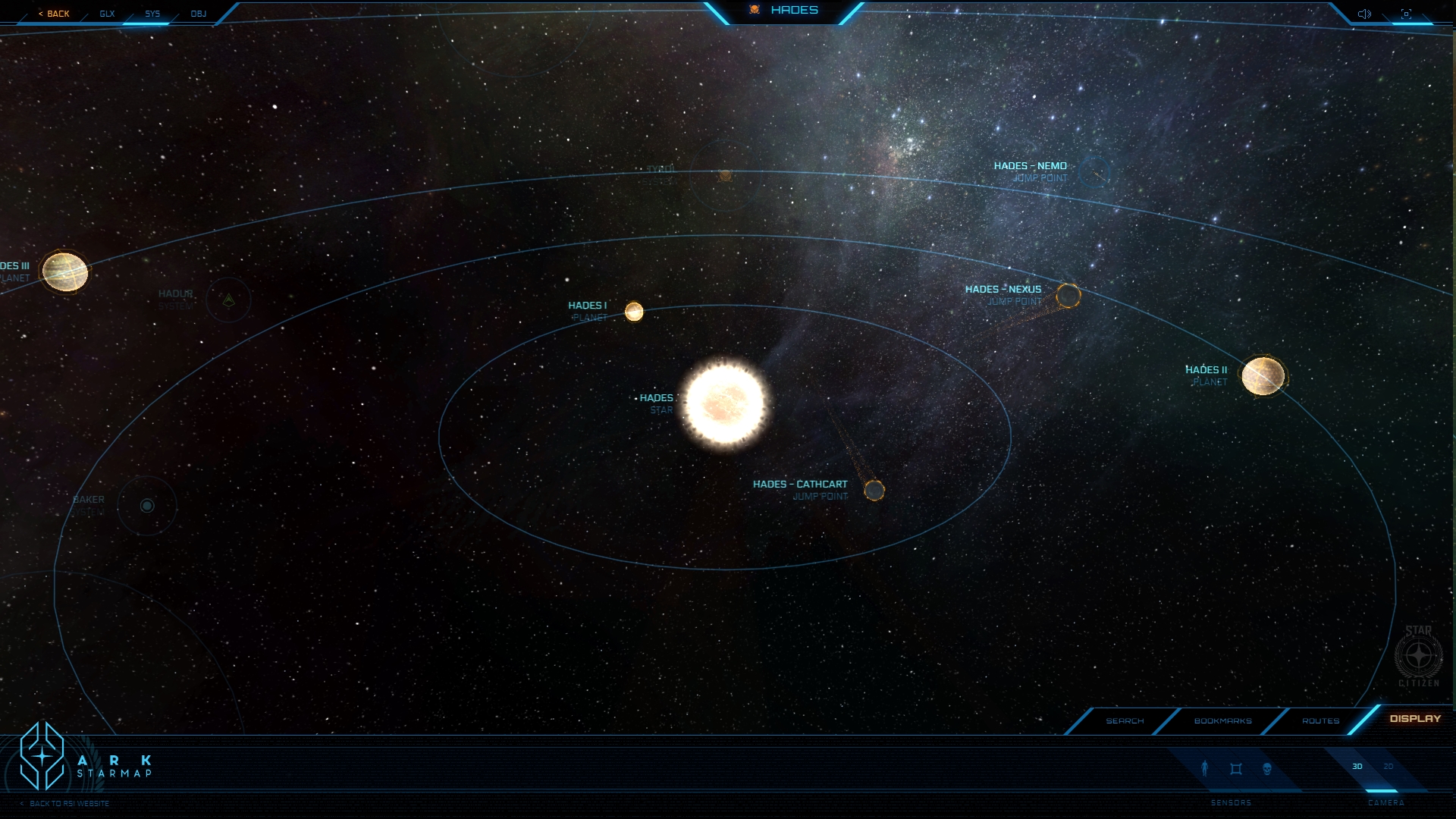
Task: Toggle the sound speaker icon
Action: (1363, 14)
